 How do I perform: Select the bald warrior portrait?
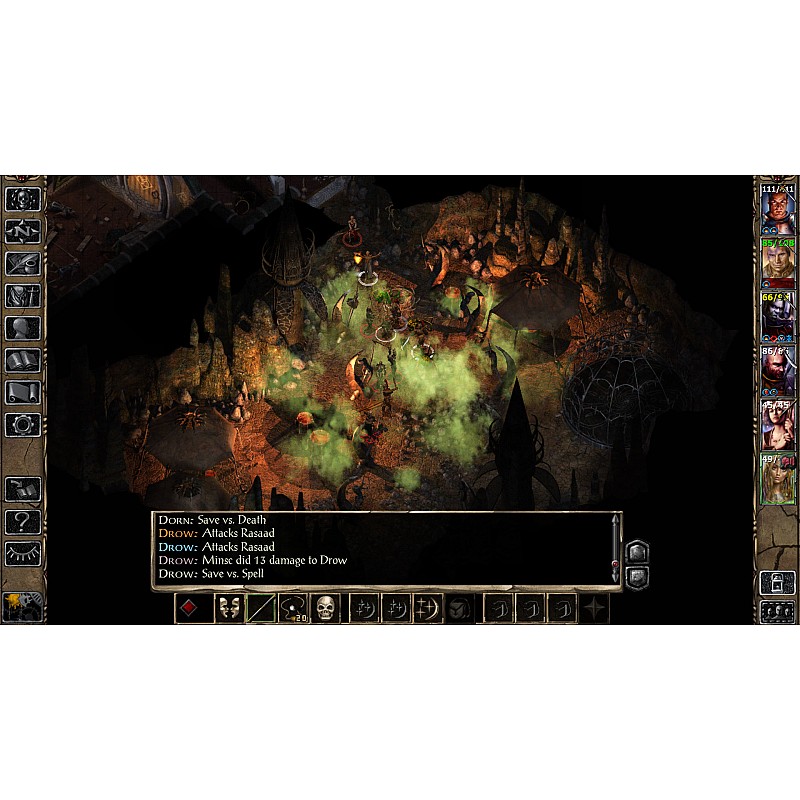click(x=777, y=211)
